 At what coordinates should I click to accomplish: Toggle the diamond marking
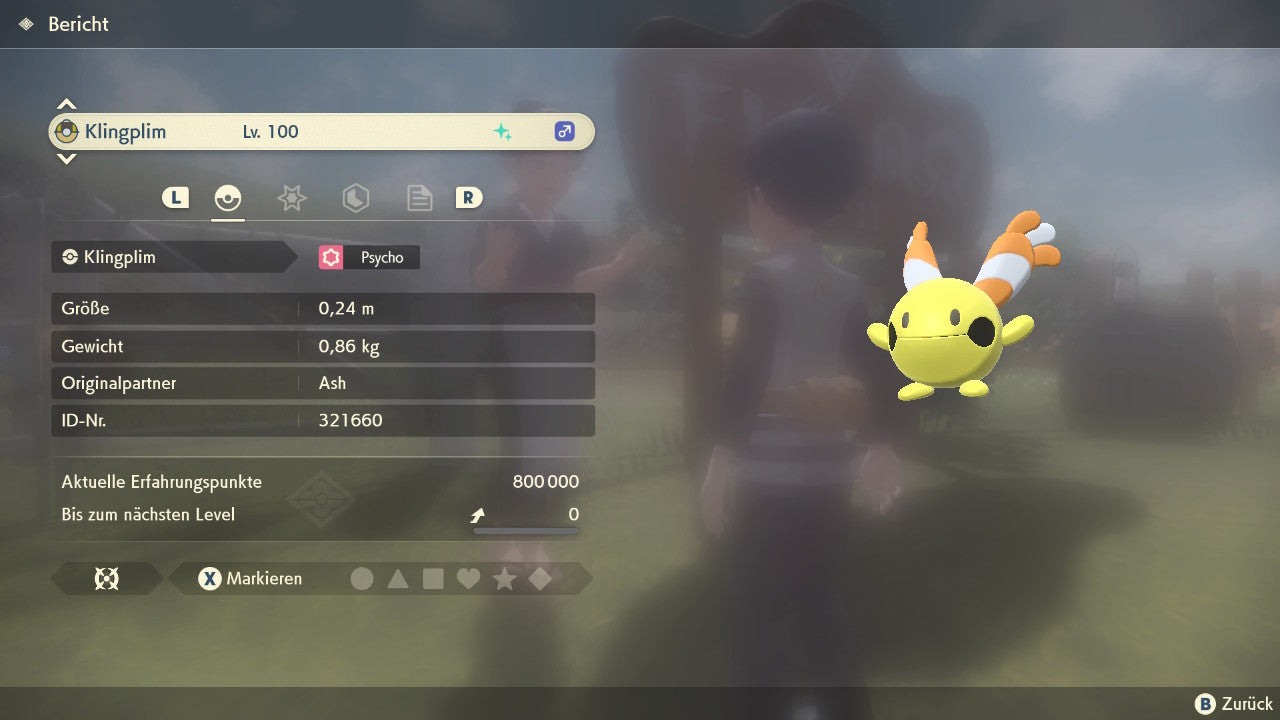click(x=540, y=578)
